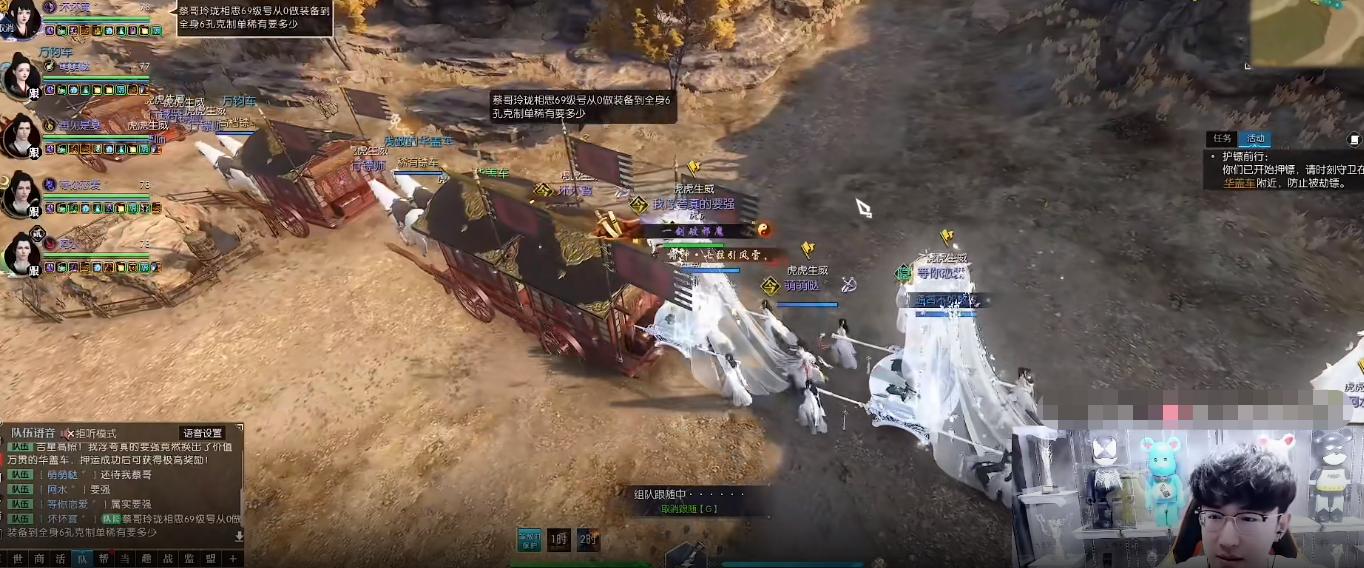
Task: Jump to newest chat message arrow
Action: coord(239,536)
